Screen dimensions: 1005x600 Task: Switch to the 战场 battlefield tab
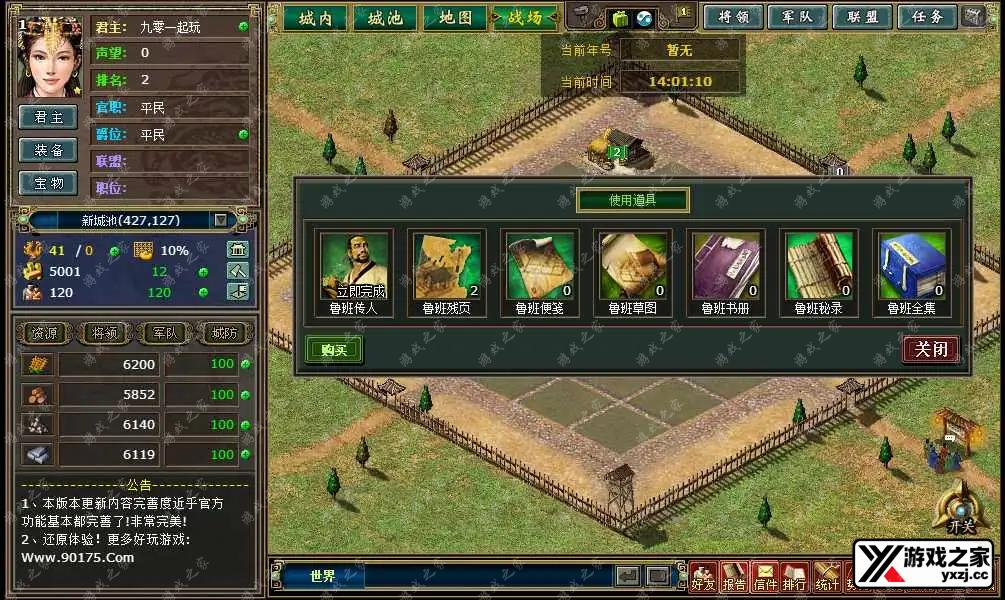point(525,18)
